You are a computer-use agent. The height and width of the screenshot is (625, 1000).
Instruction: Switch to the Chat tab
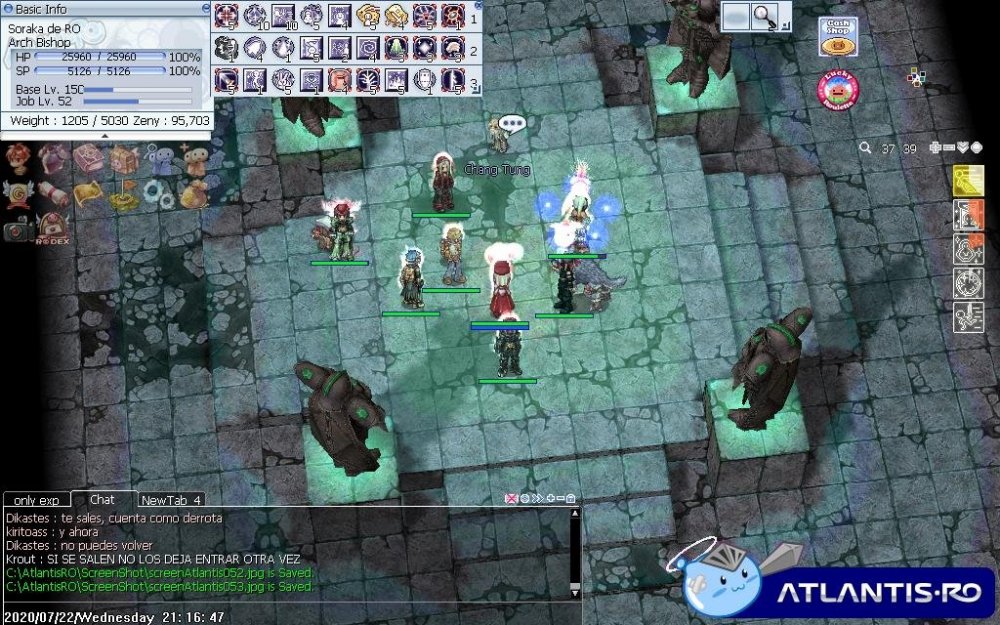point(102,499)
